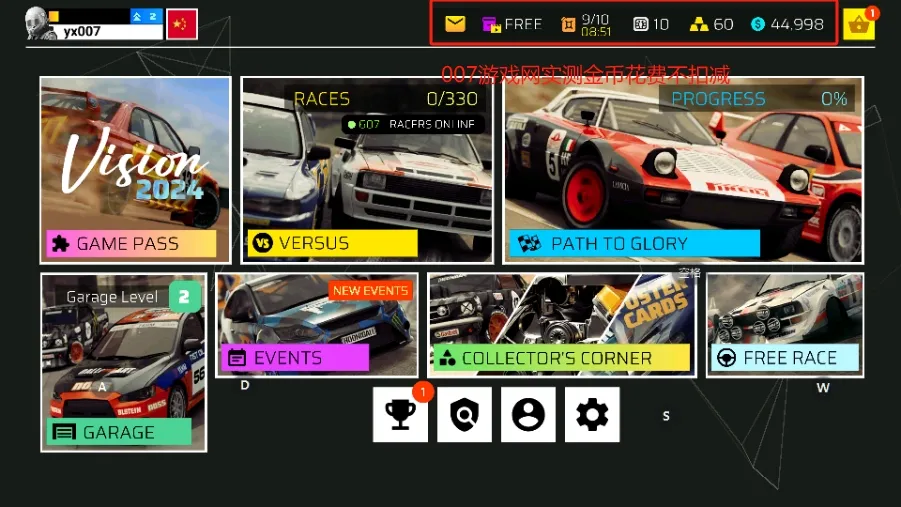Click the magnifier shield search button
The width and height of the screenshot is (901, 507).
[464, 414]
